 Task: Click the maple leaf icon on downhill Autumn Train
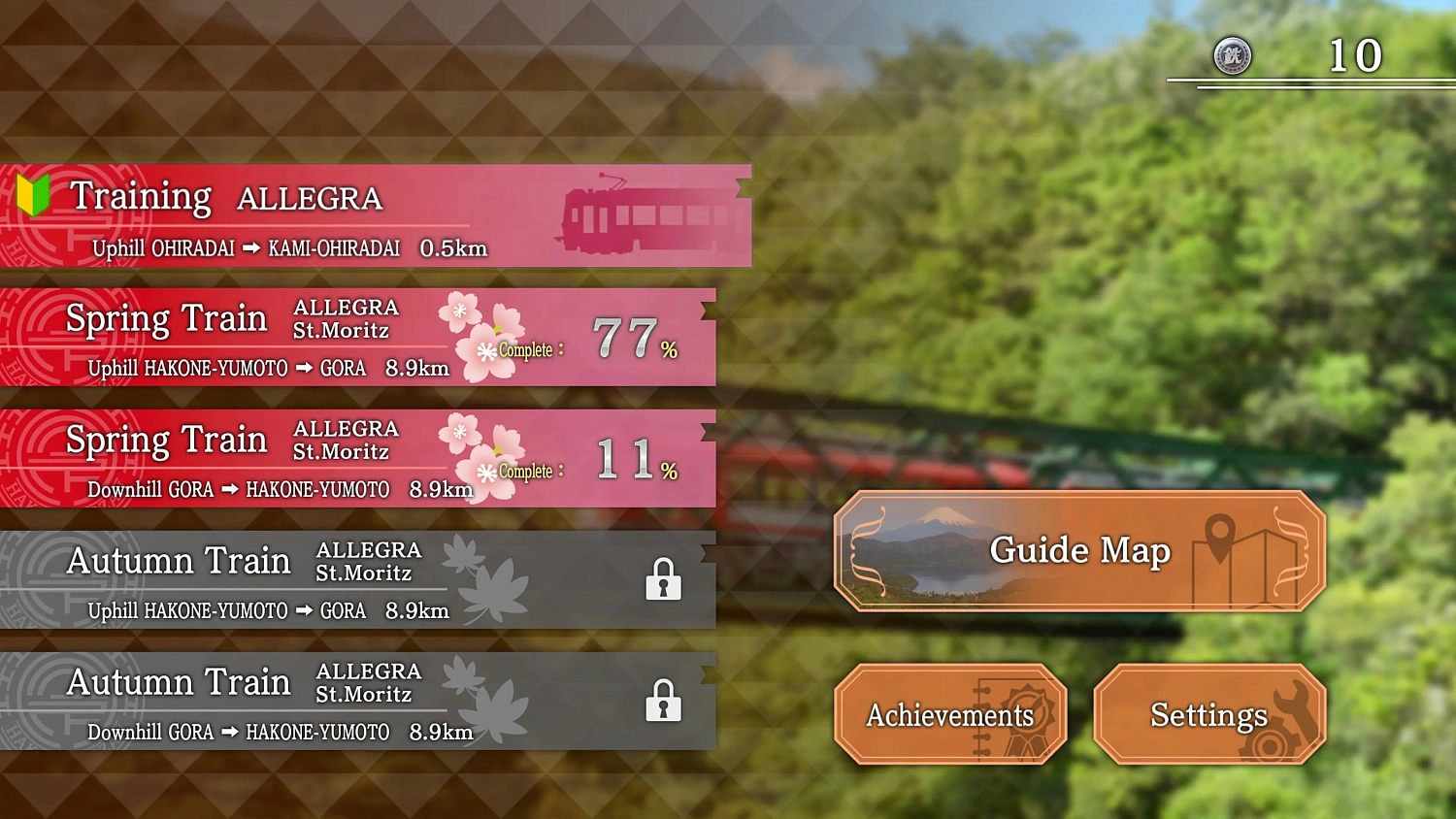coord(495,704)
